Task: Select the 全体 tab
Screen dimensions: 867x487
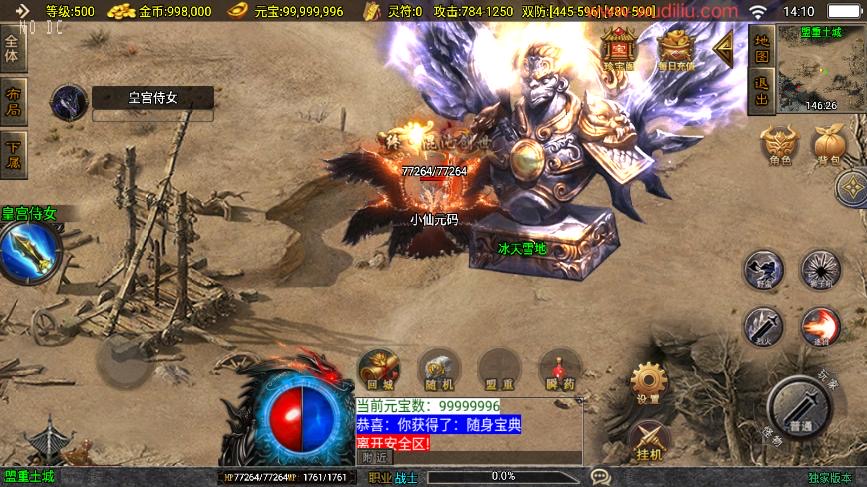Action: pyautogui.click(x=13, y=49)
